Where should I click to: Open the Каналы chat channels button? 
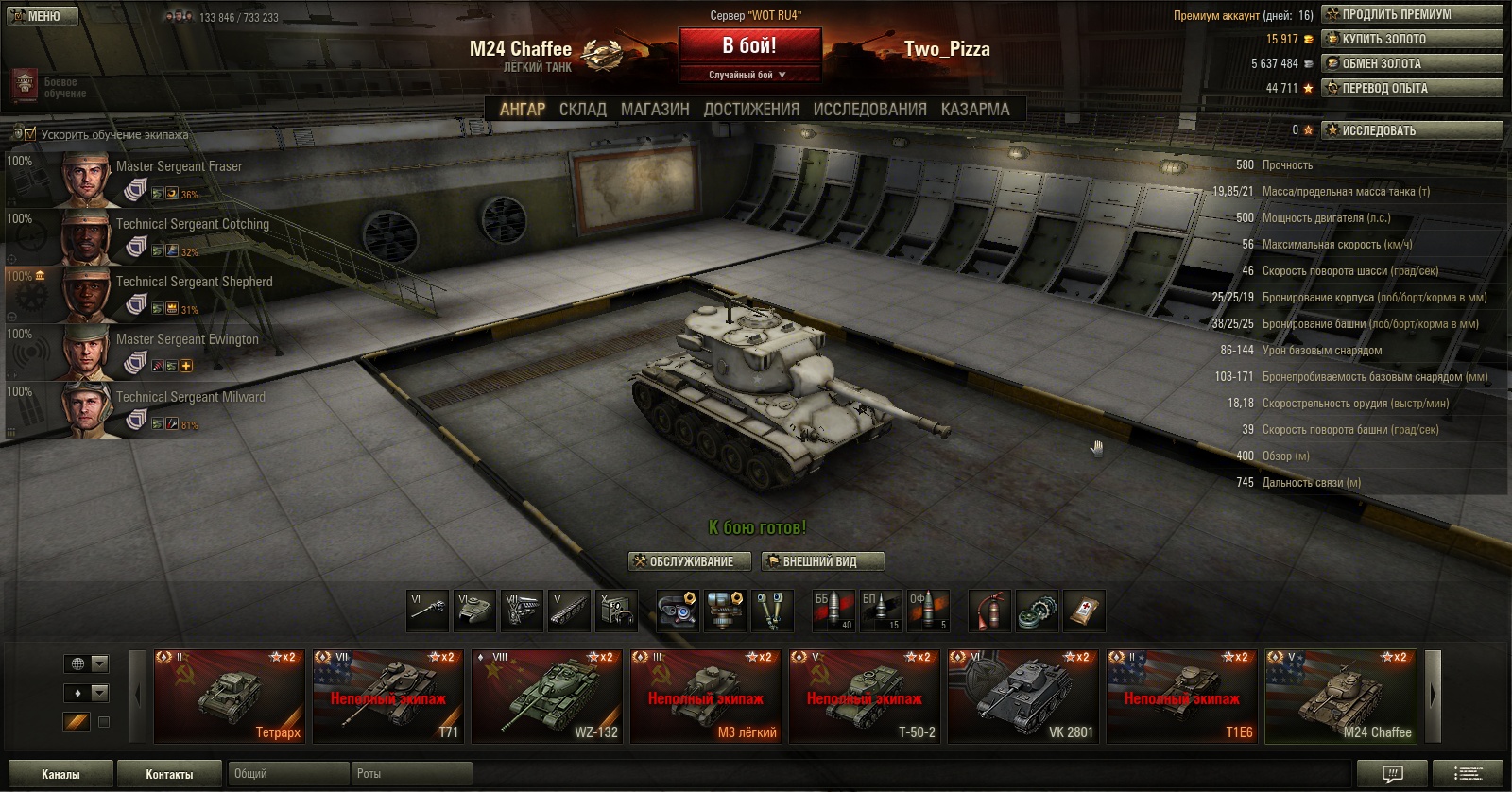[x=60, y=774]
